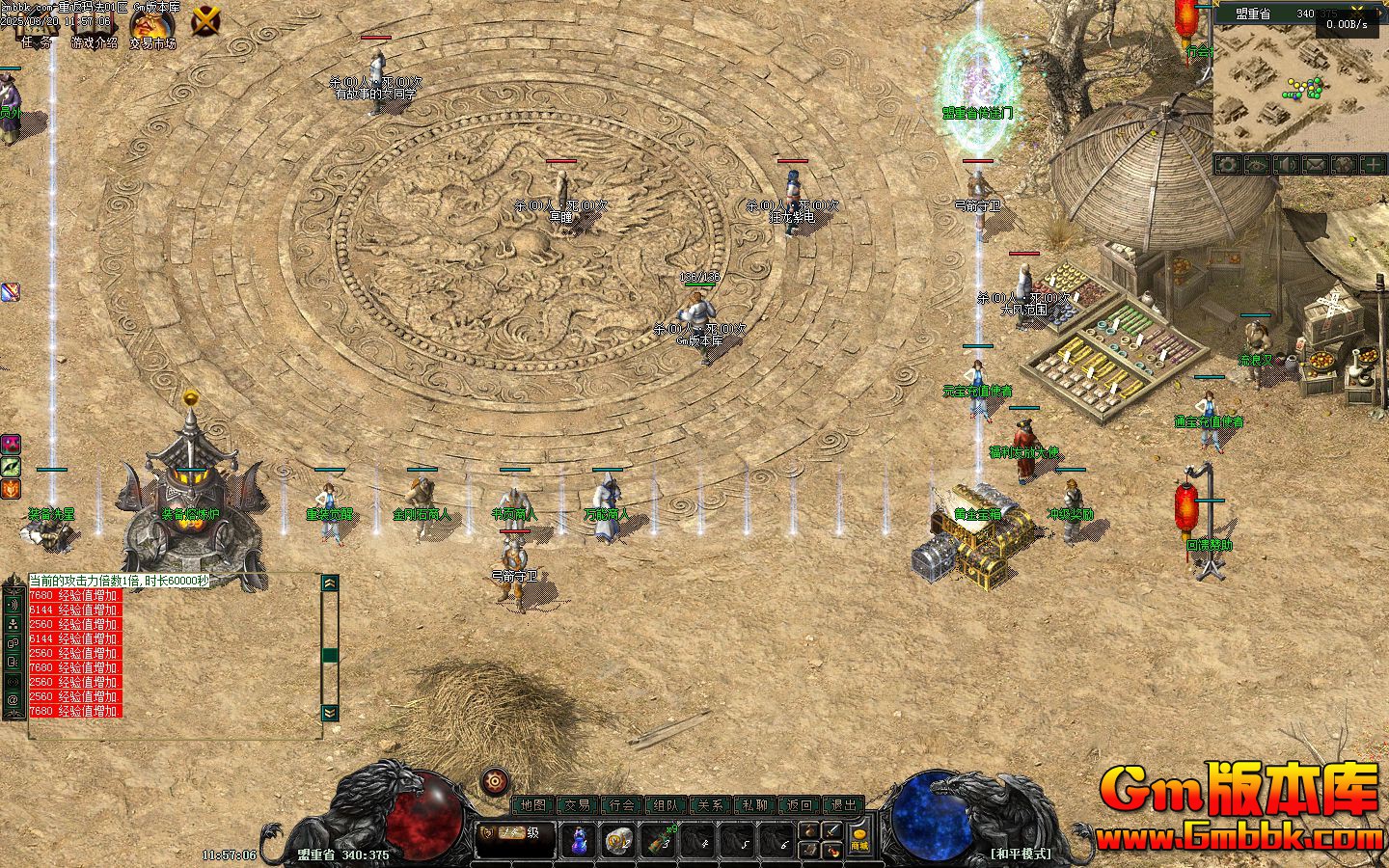
Task: Open settings via minimap gear button
Action: pyautogui.click(x=1228, y=165)
